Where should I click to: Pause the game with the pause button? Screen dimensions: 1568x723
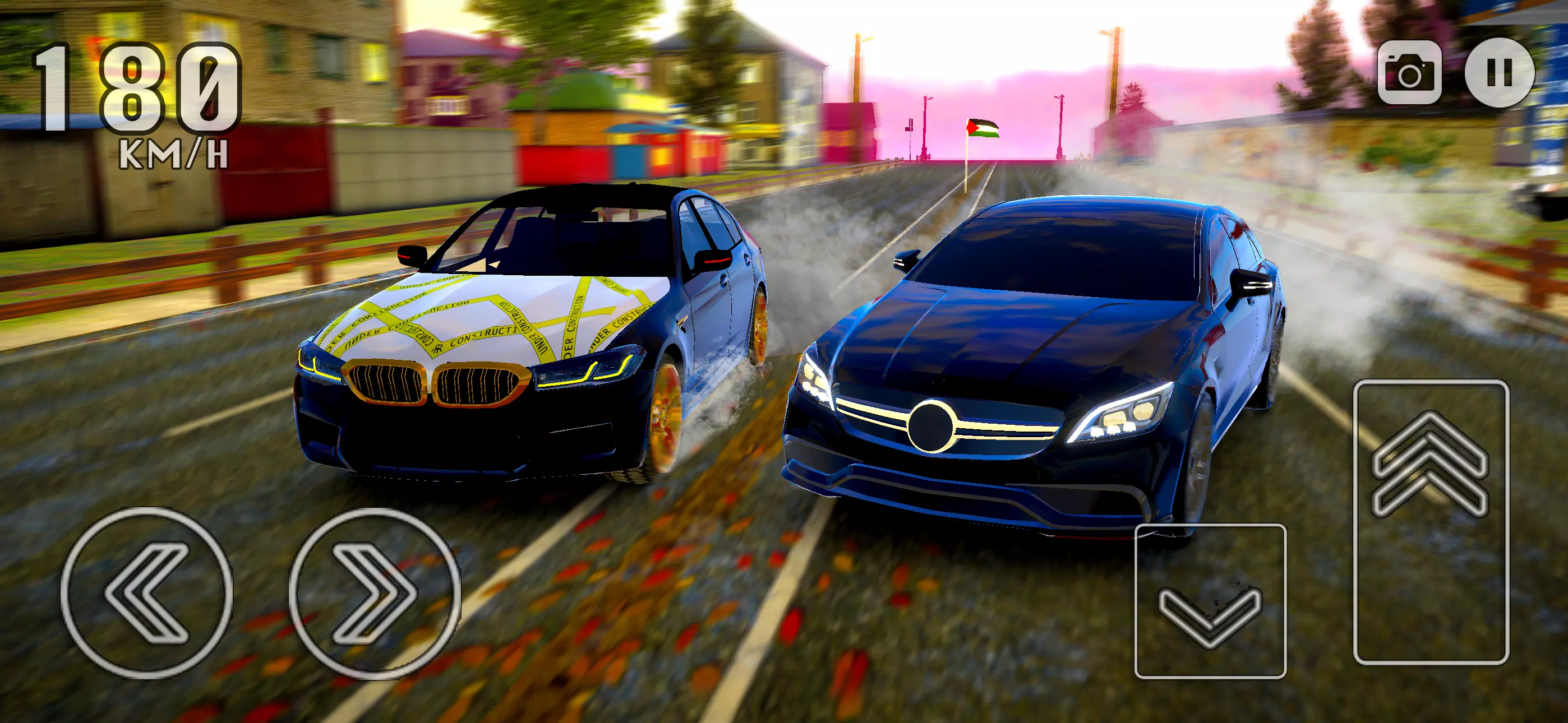1498,72
